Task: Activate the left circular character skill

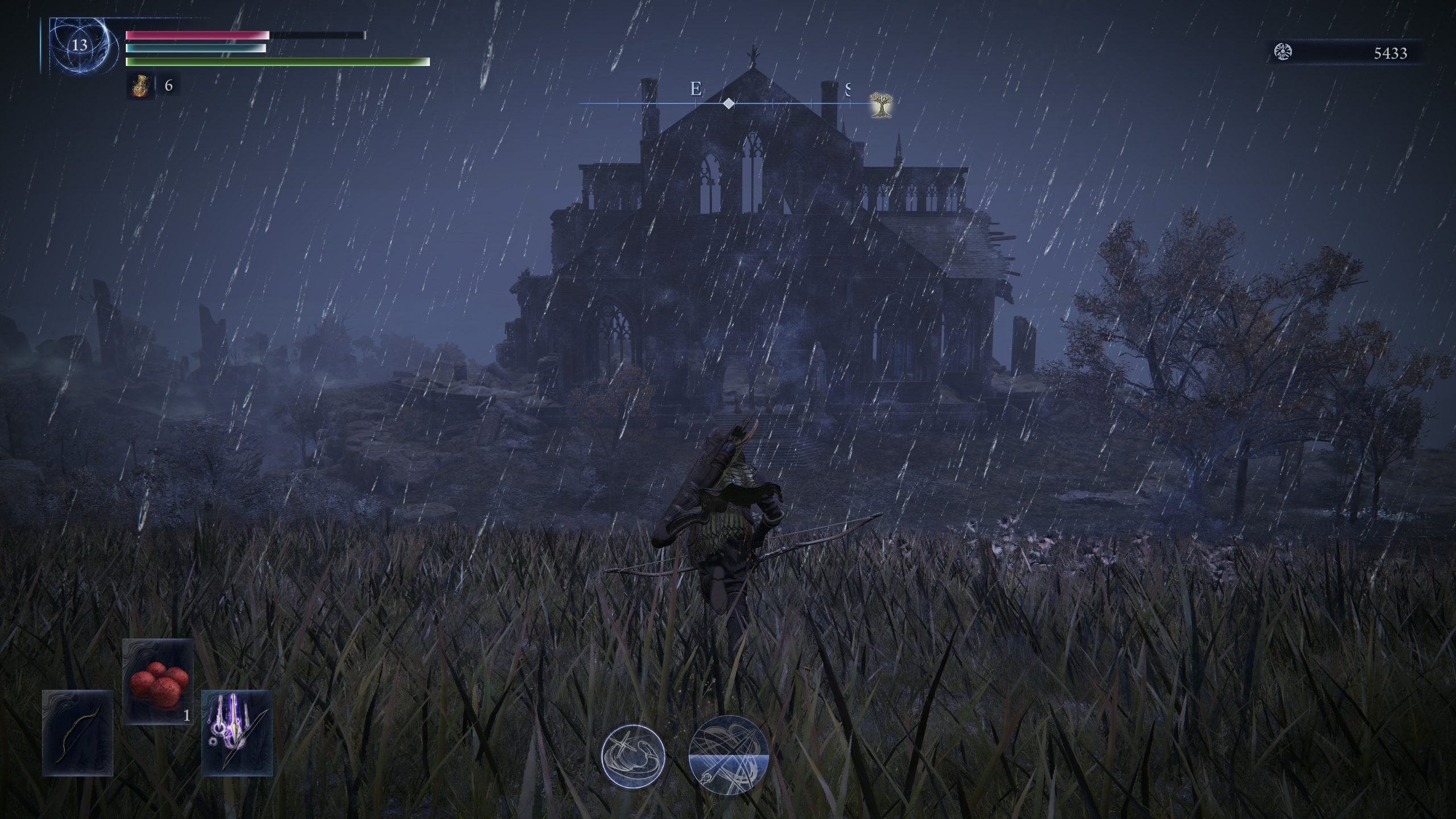Action: tap(634, 755)
